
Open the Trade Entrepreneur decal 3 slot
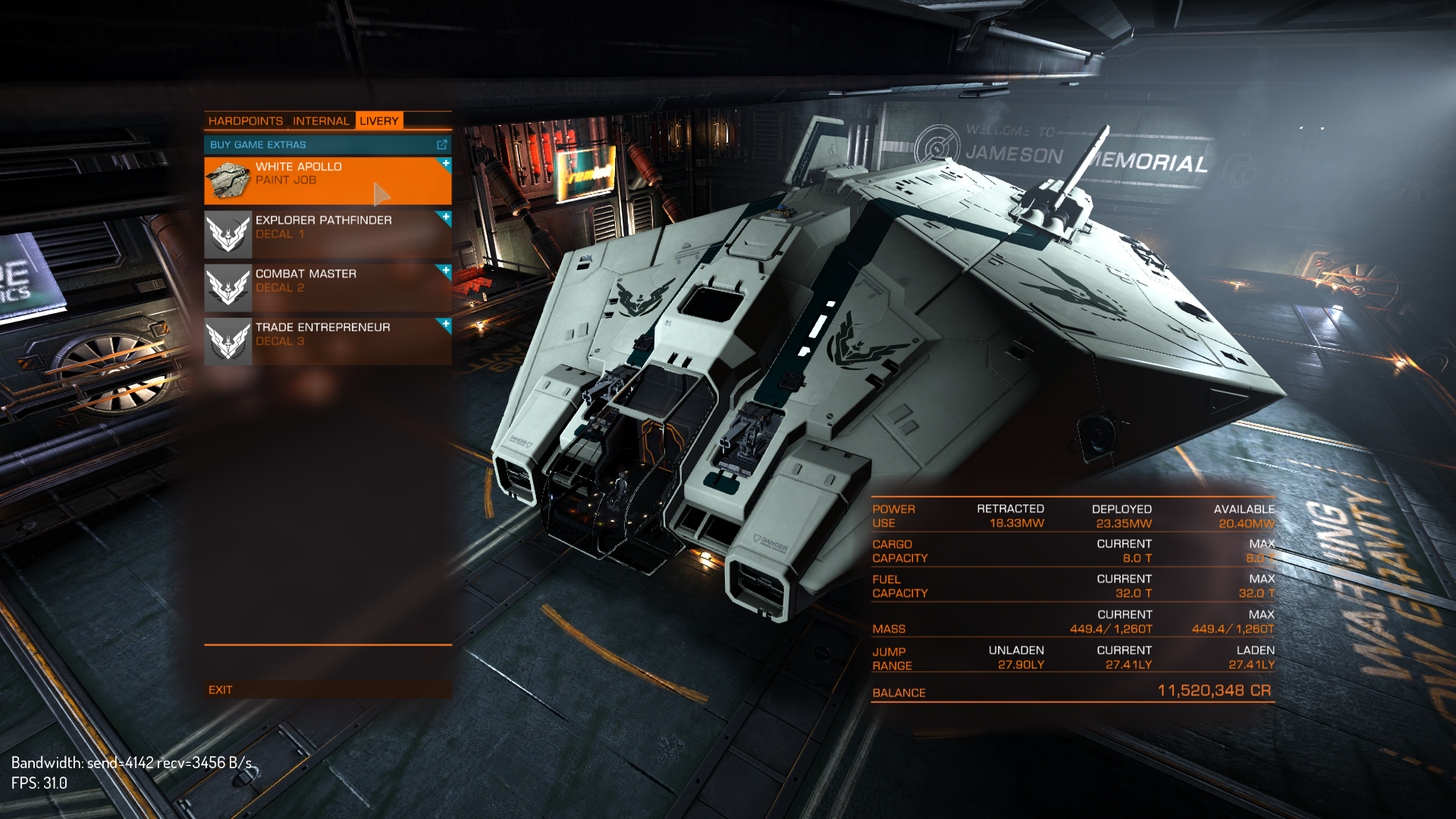tap(328, 341)
